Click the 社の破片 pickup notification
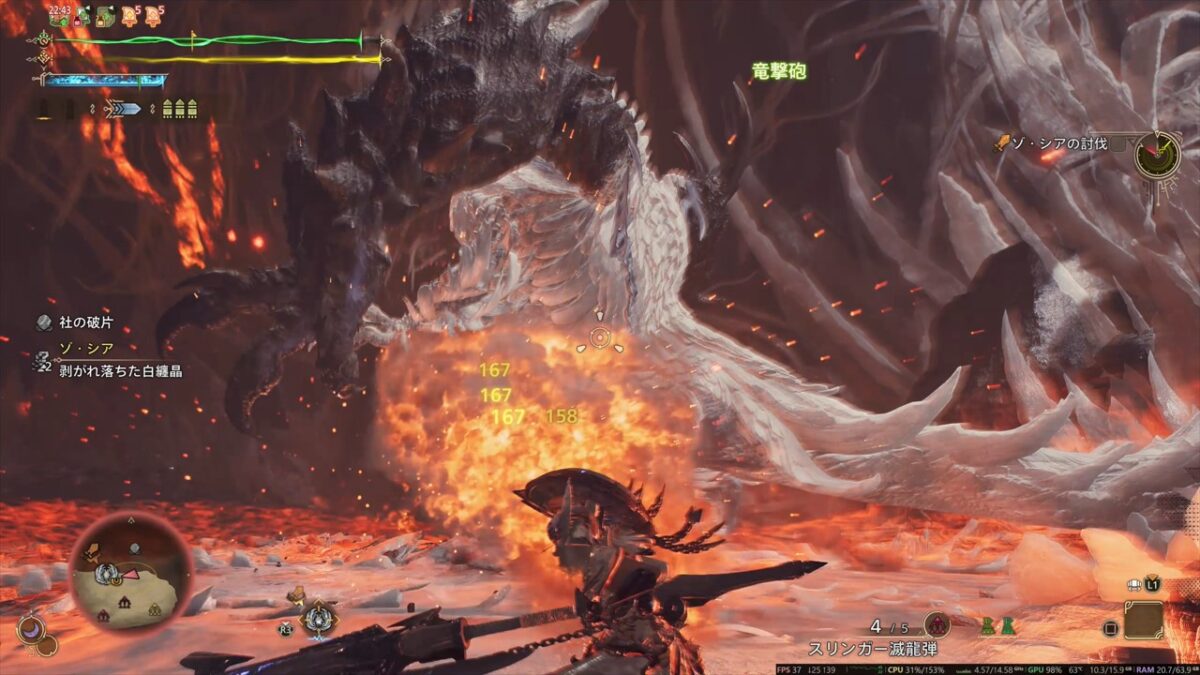Viewport: 1200px width, 675px height. tap(72, 322)
